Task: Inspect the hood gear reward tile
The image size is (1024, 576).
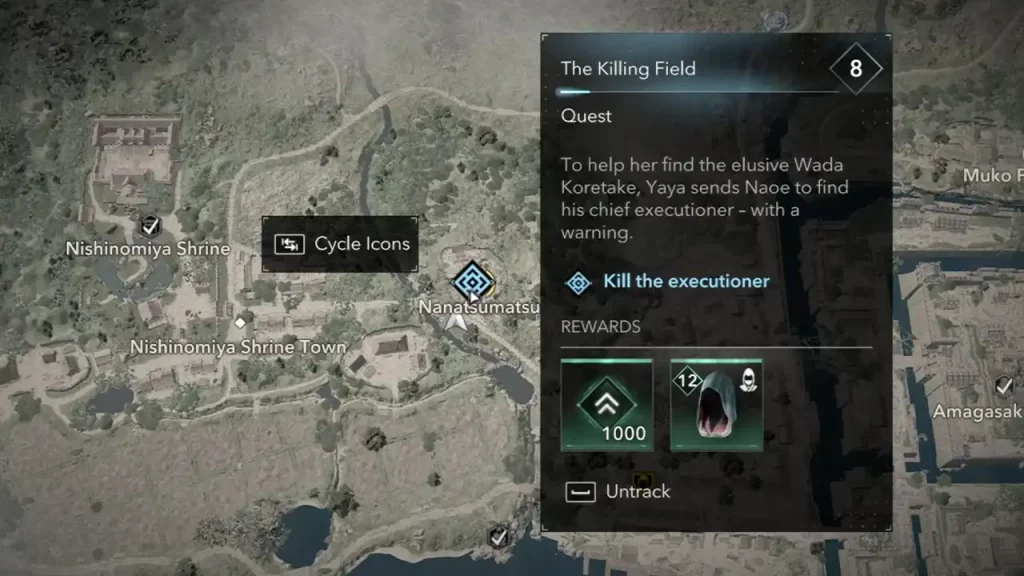Action: [716, 406]
